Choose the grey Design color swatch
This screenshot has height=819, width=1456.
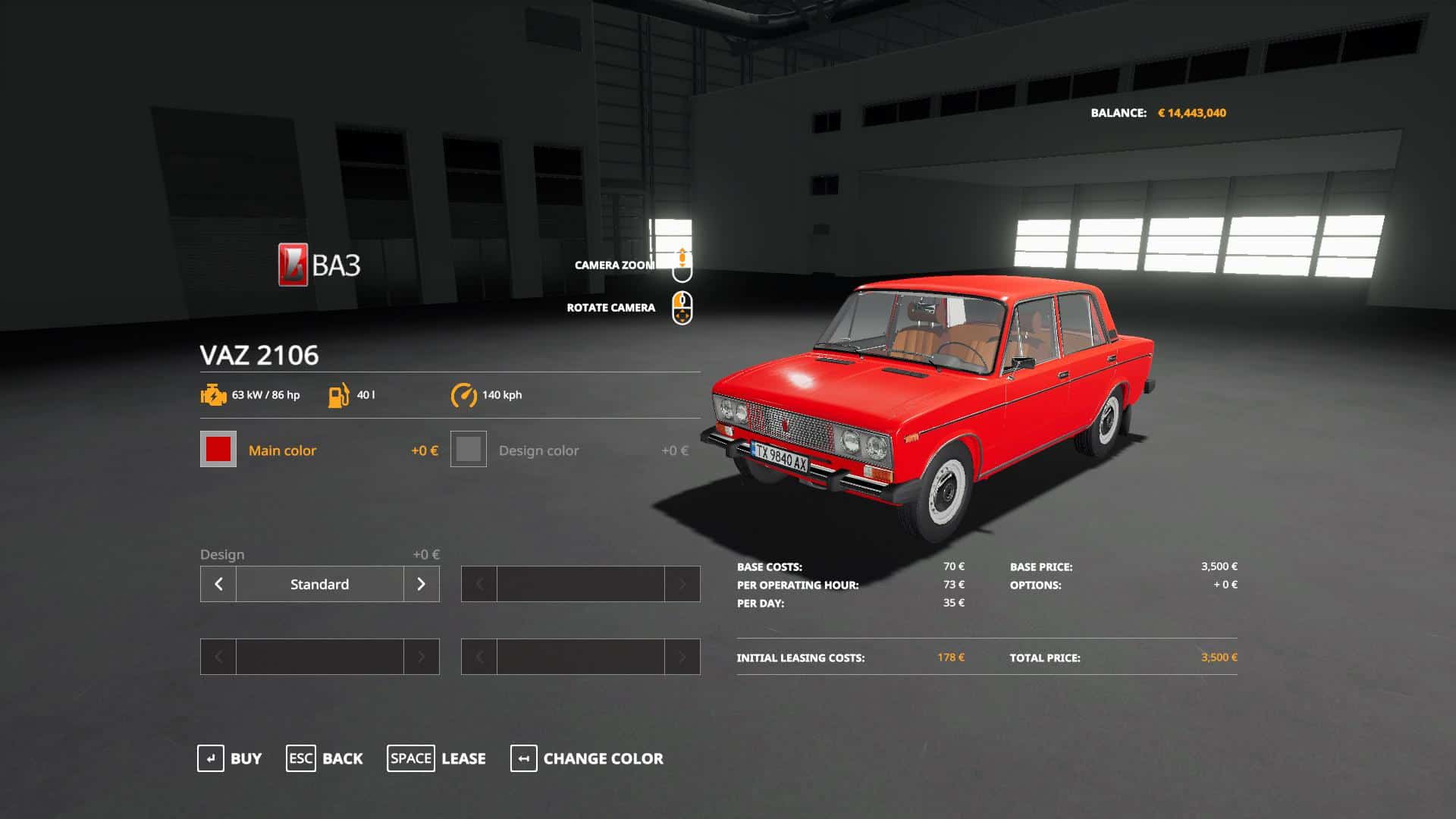[469, 449]
